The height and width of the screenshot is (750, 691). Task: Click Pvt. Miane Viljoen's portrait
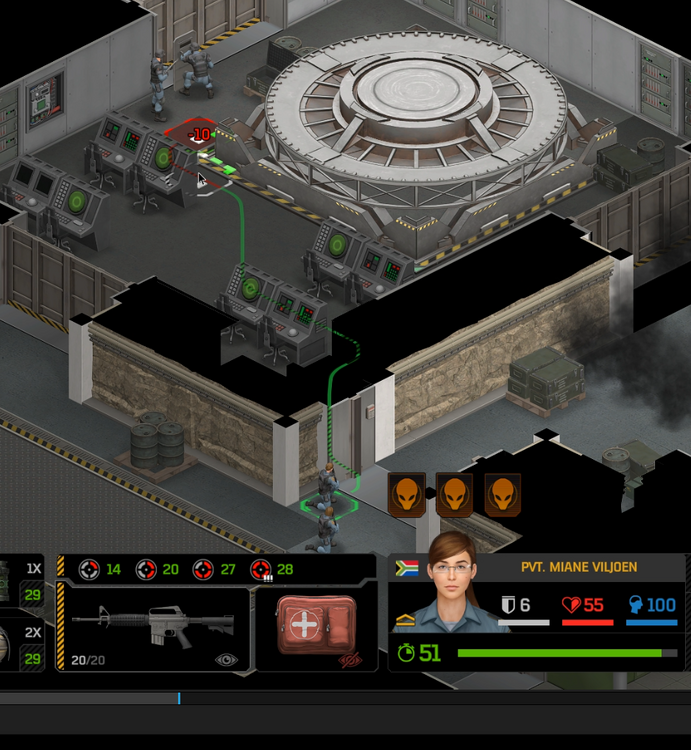[452, 590]
